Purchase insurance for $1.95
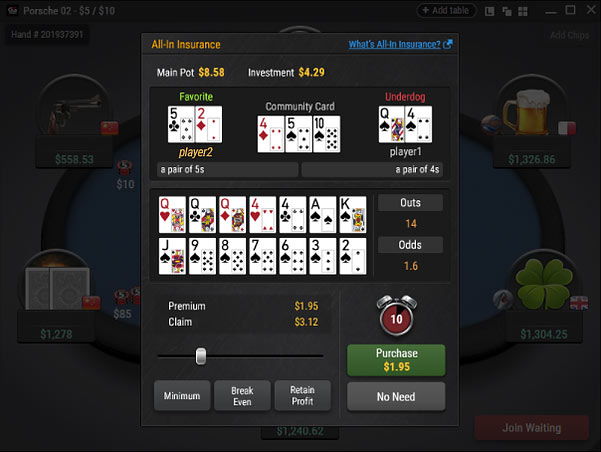Viewport: 601px width, 452px height. coord(396,360)
